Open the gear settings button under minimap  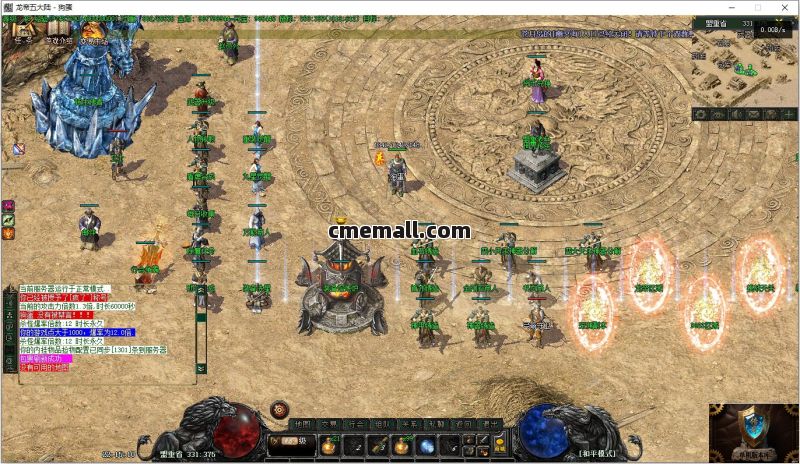point(701,115)
